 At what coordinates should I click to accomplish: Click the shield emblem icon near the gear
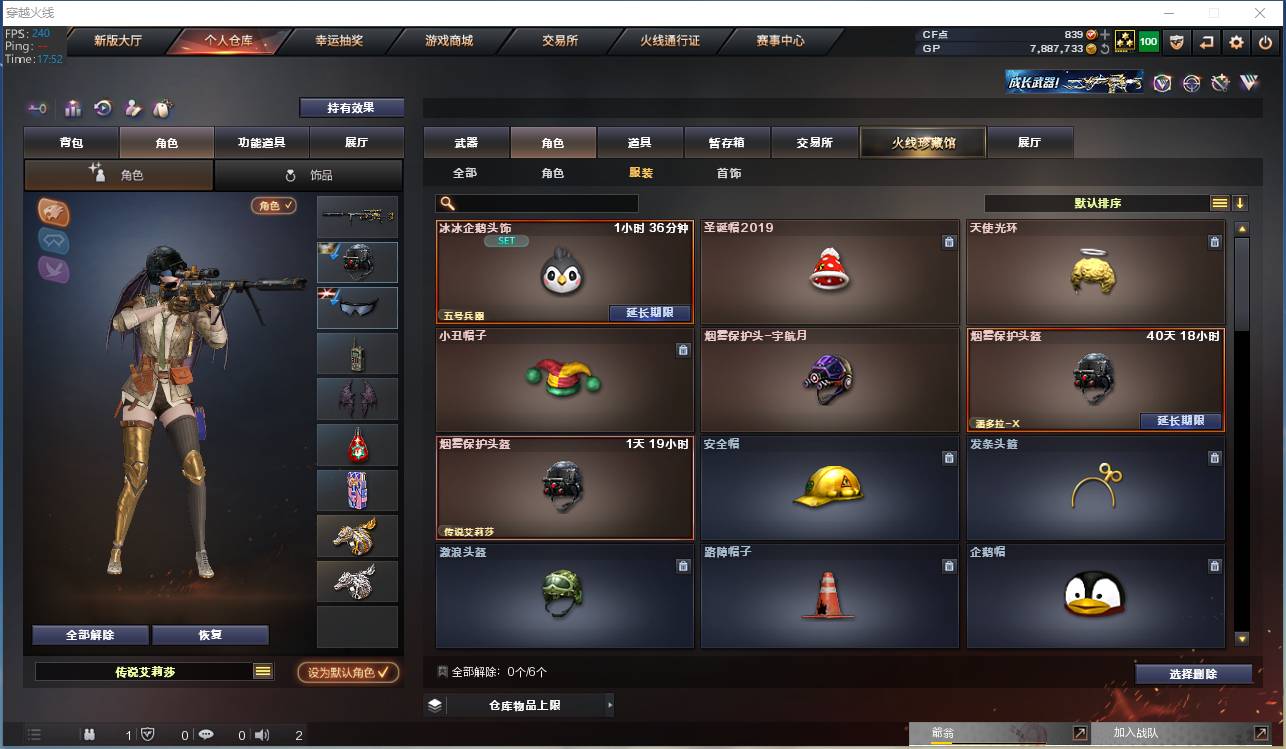coord(1176,43)
